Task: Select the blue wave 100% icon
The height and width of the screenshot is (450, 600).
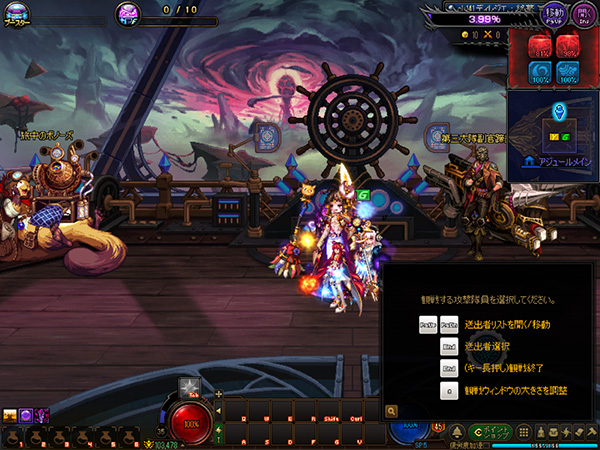Action: pyautogui.click(x=568, y=74)
